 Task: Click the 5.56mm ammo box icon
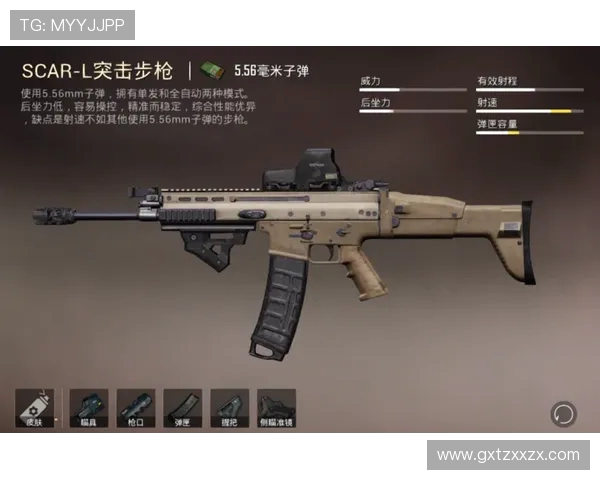[211, 70]
